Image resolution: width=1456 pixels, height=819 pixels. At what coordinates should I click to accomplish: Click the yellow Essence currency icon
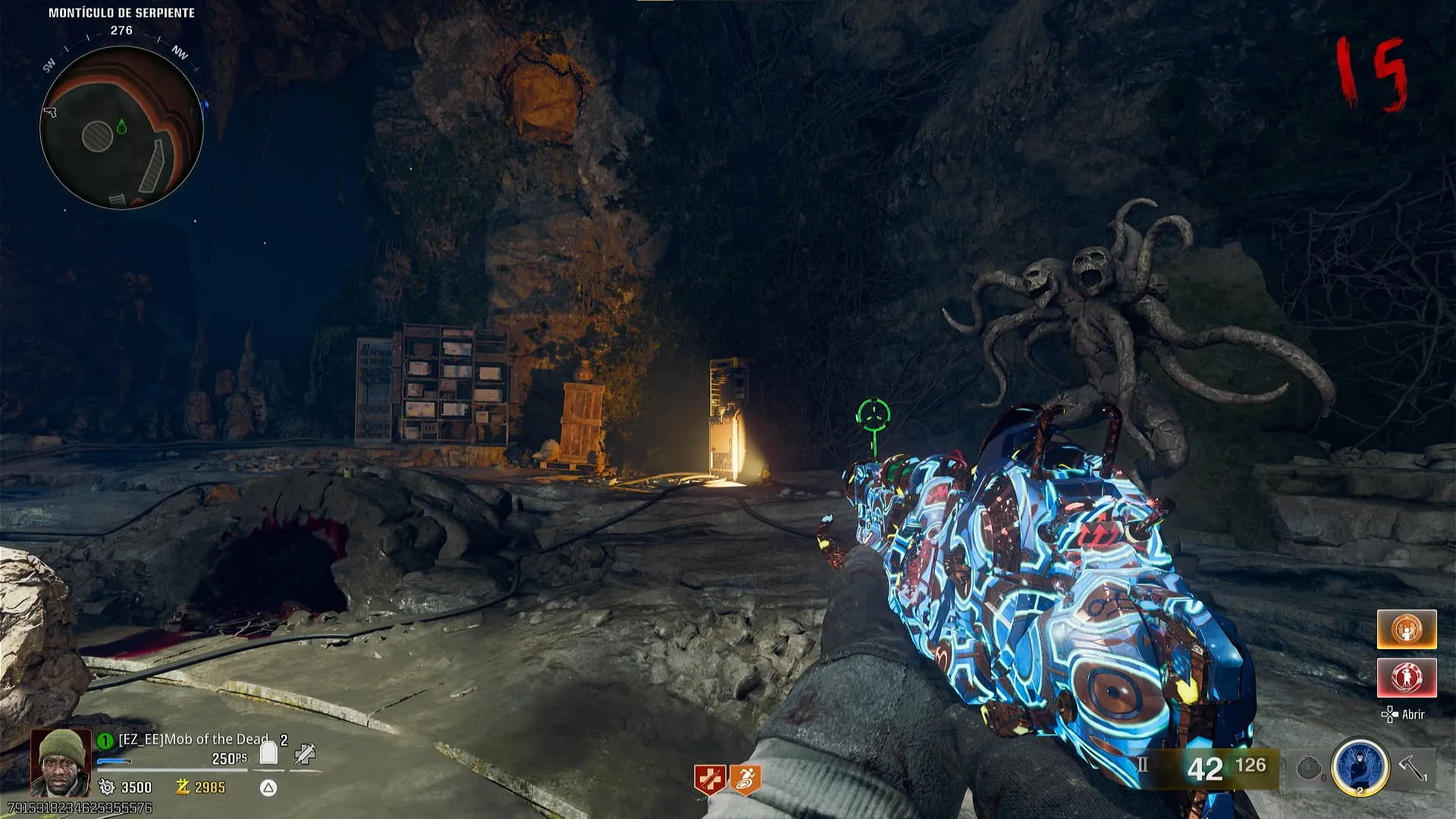pyautogui.click(x=182, y=787)
